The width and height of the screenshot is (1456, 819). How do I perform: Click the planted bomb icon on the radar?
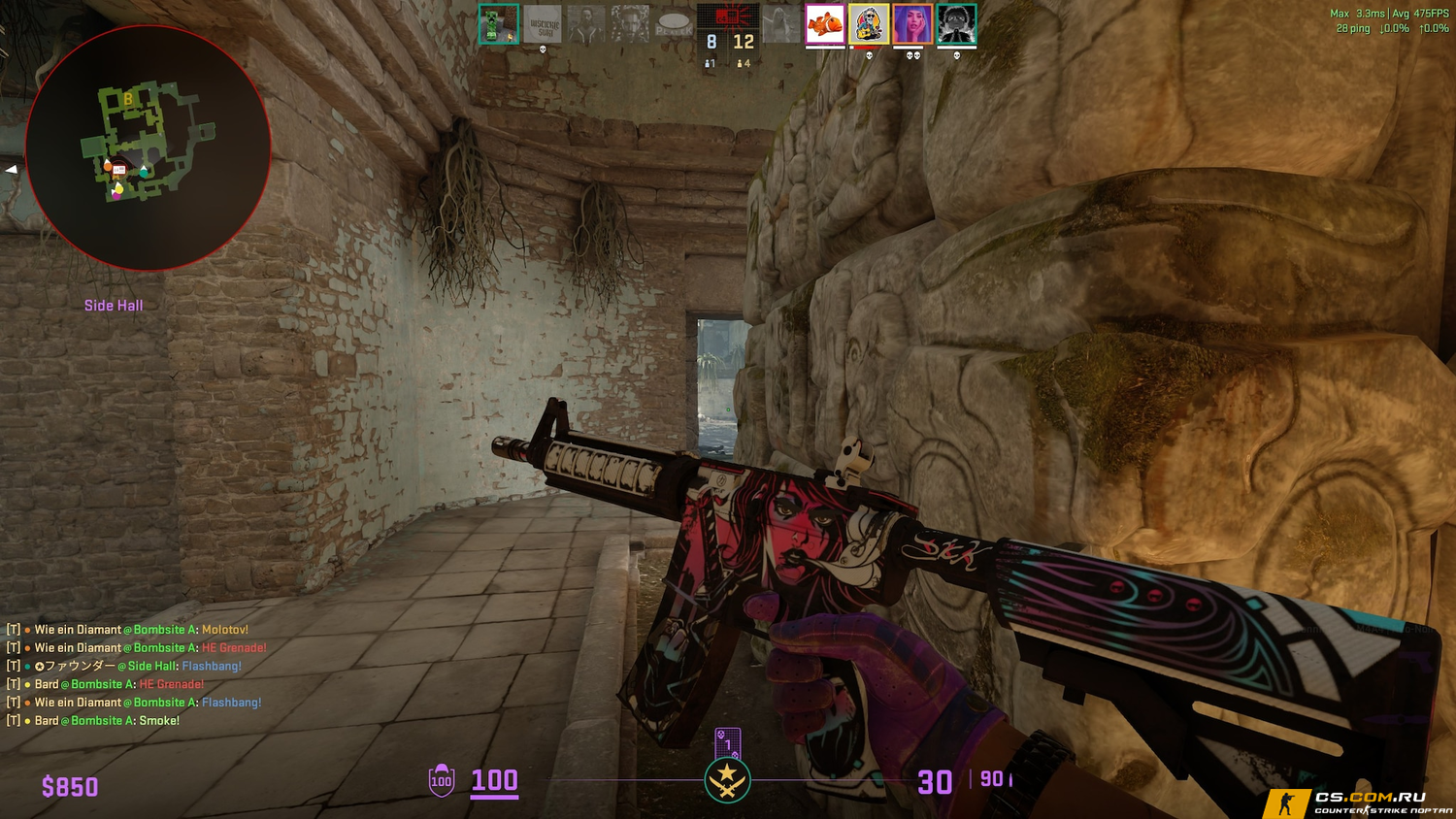[x=119, y=170]
